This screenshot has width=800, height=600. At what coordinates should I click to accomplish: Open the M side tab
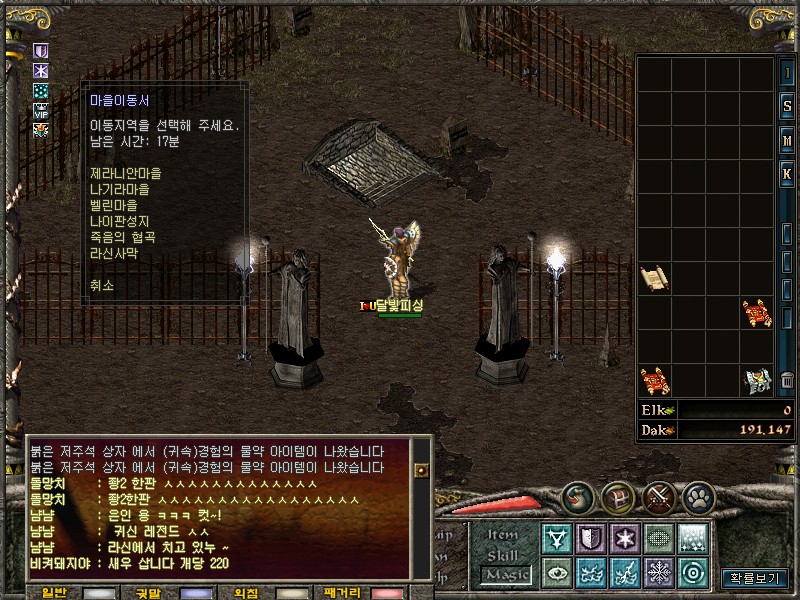787,140
